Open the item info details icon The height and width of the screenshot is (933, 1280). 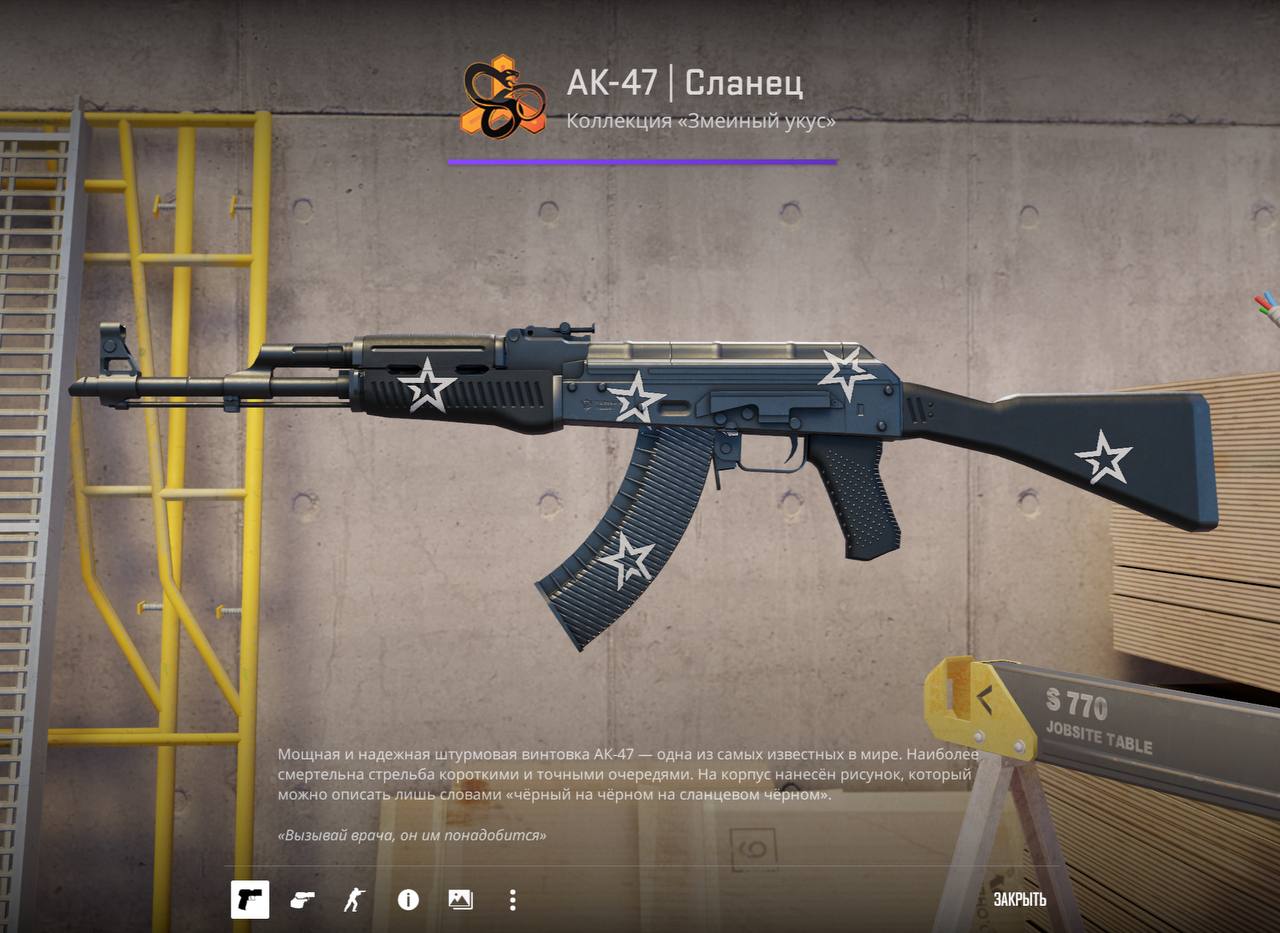pos(408,900)
